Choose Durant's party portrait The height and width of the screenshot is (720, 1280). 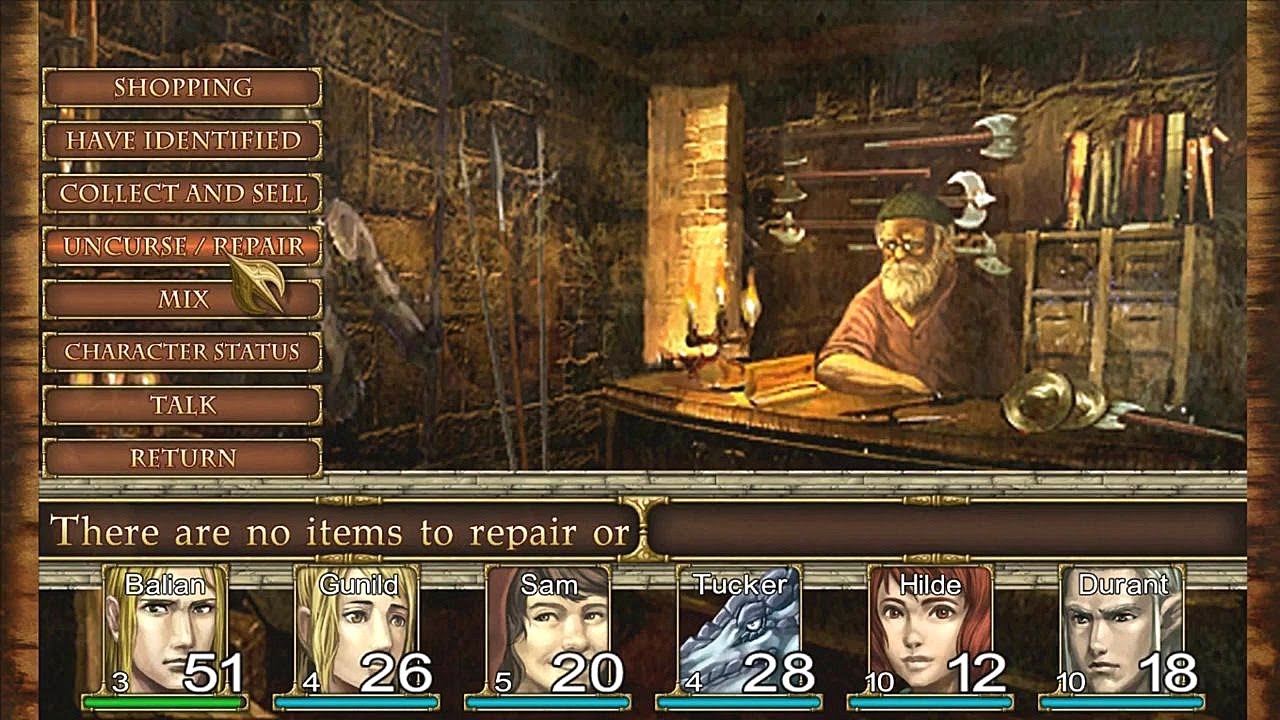pos(1122,632)
